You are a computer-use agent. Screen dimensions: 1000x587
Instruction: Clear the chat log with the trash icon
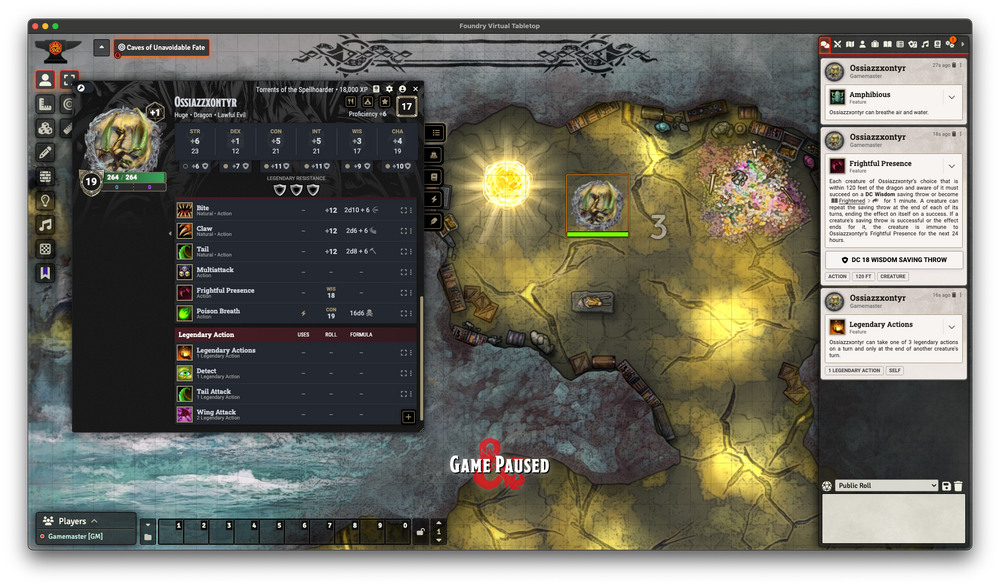(958, 486)
